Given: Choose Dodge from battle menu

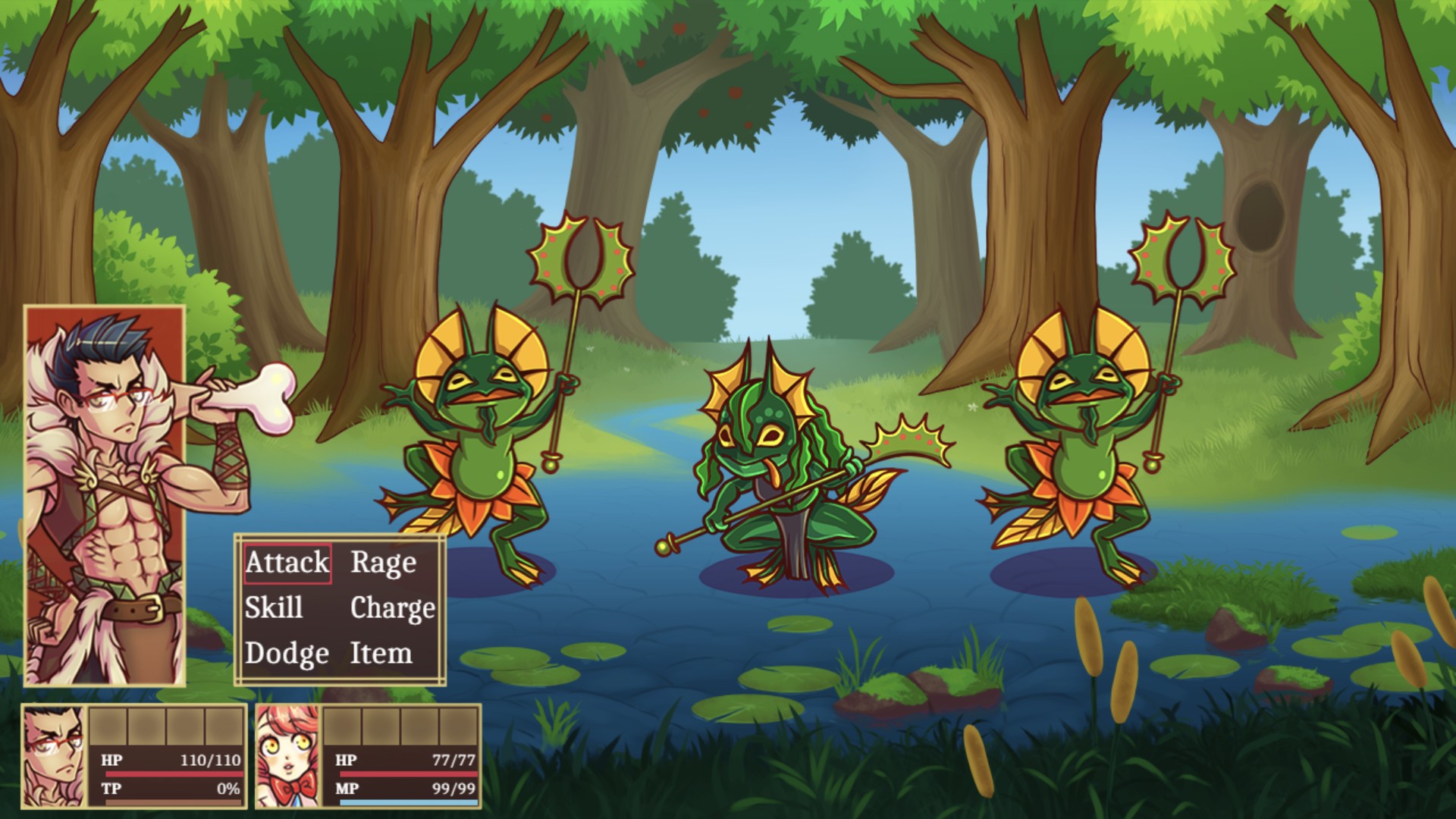Looking at the screenshot, I should coord(287,654).
